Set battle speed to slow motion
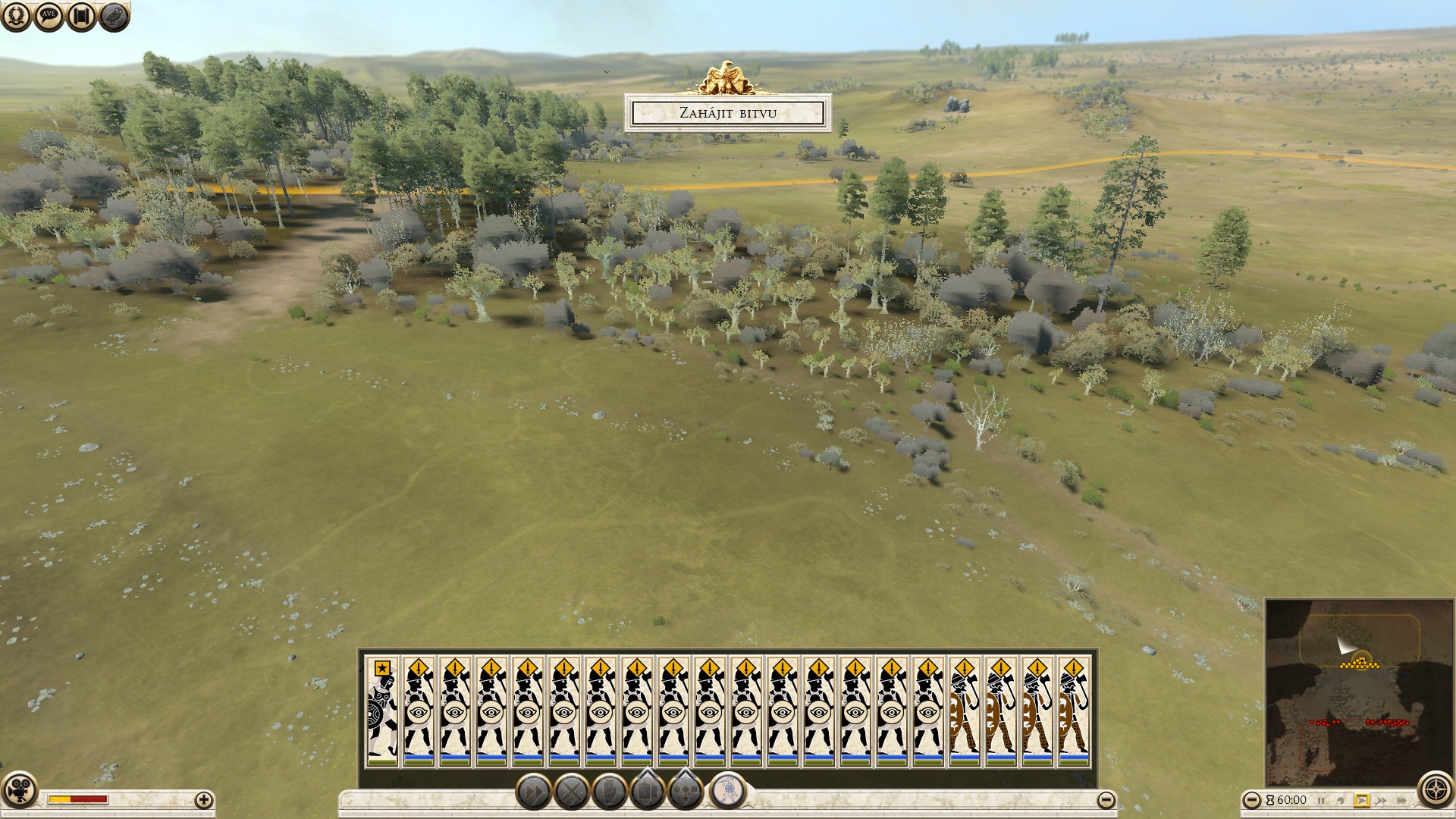 pyautogui.click(x=1341, y=800)
